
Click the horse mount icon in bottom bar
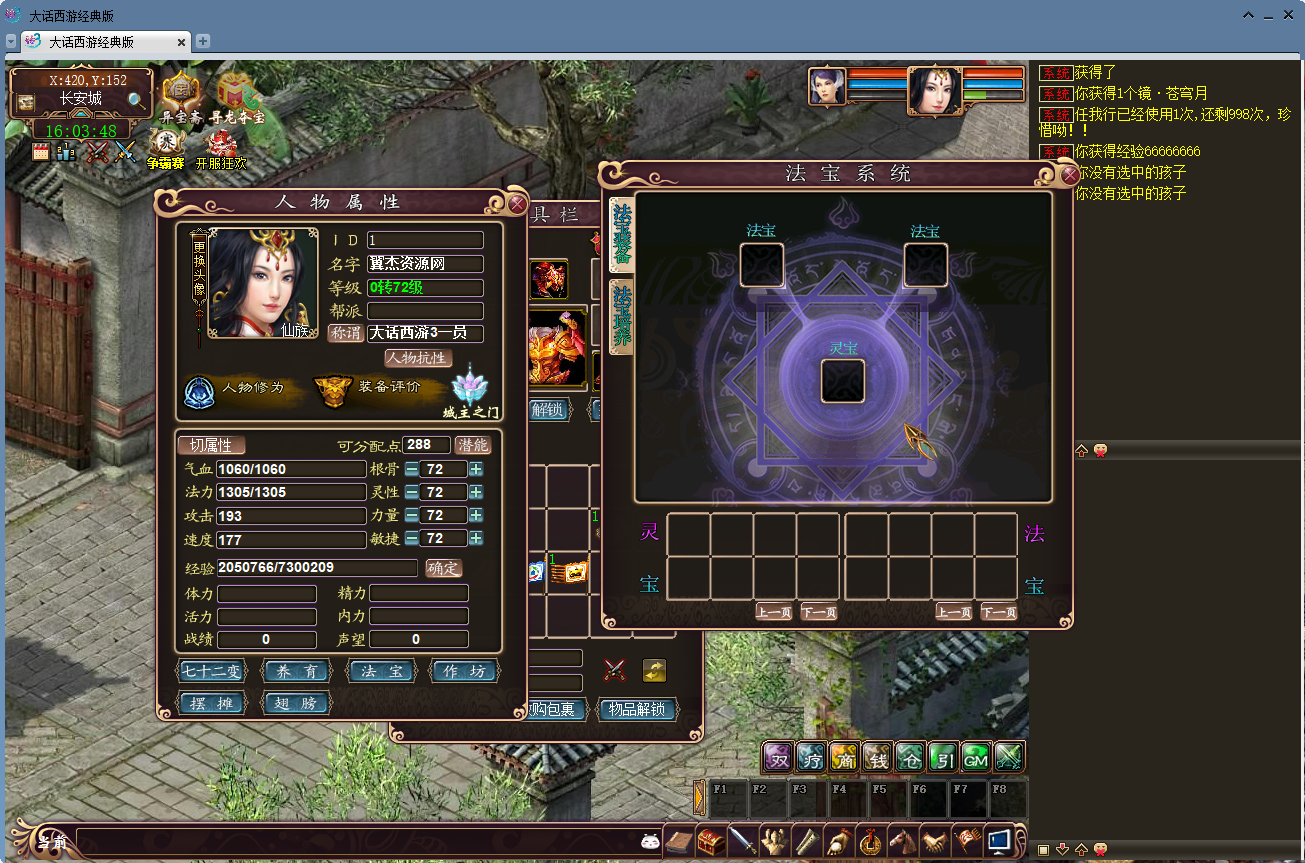(903, 841)
